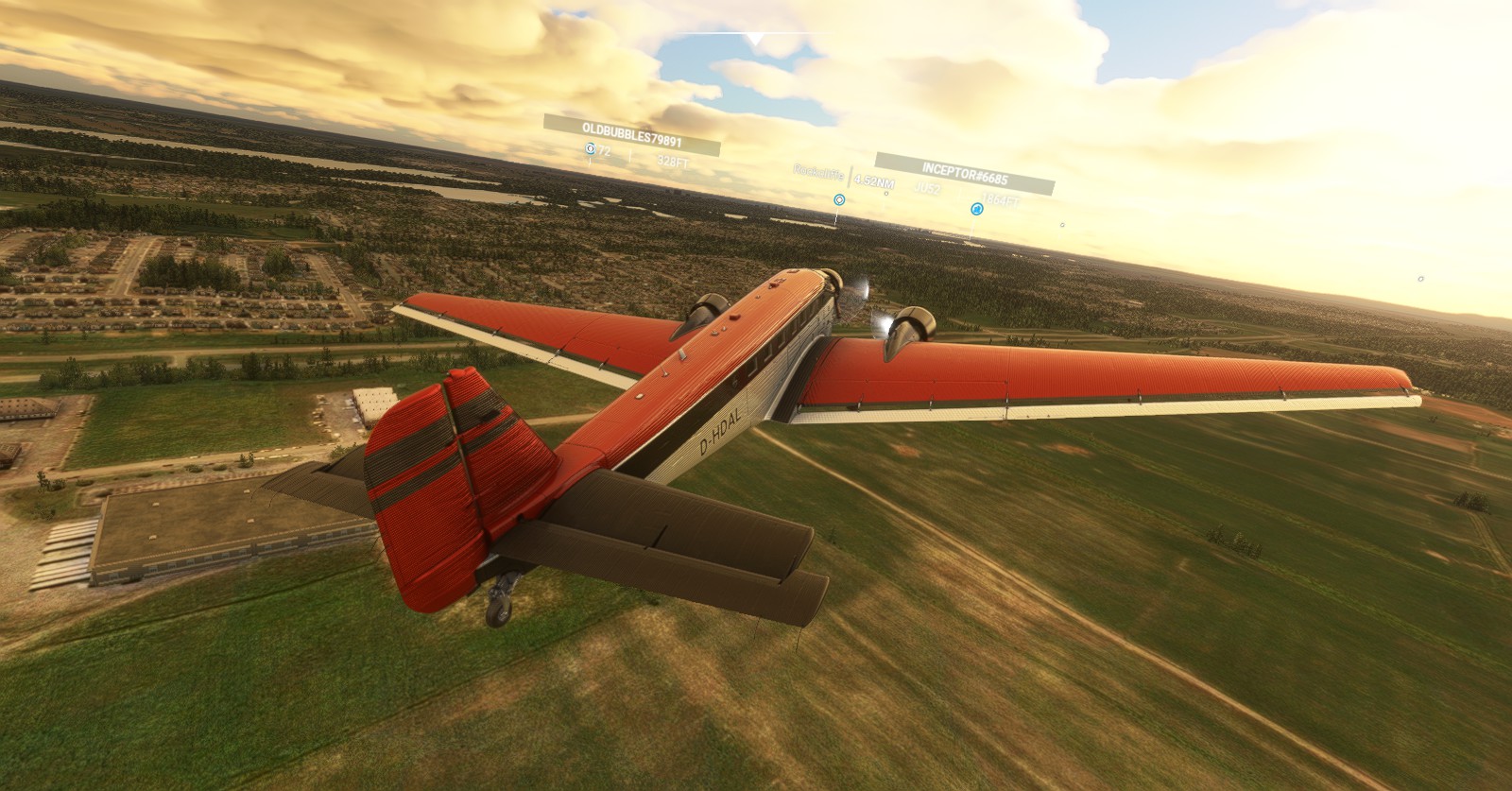Screen dimensions: 1512x791
Task: Click the blue city marker under INCEPTOR#6685
Action: tap(977, 209)
